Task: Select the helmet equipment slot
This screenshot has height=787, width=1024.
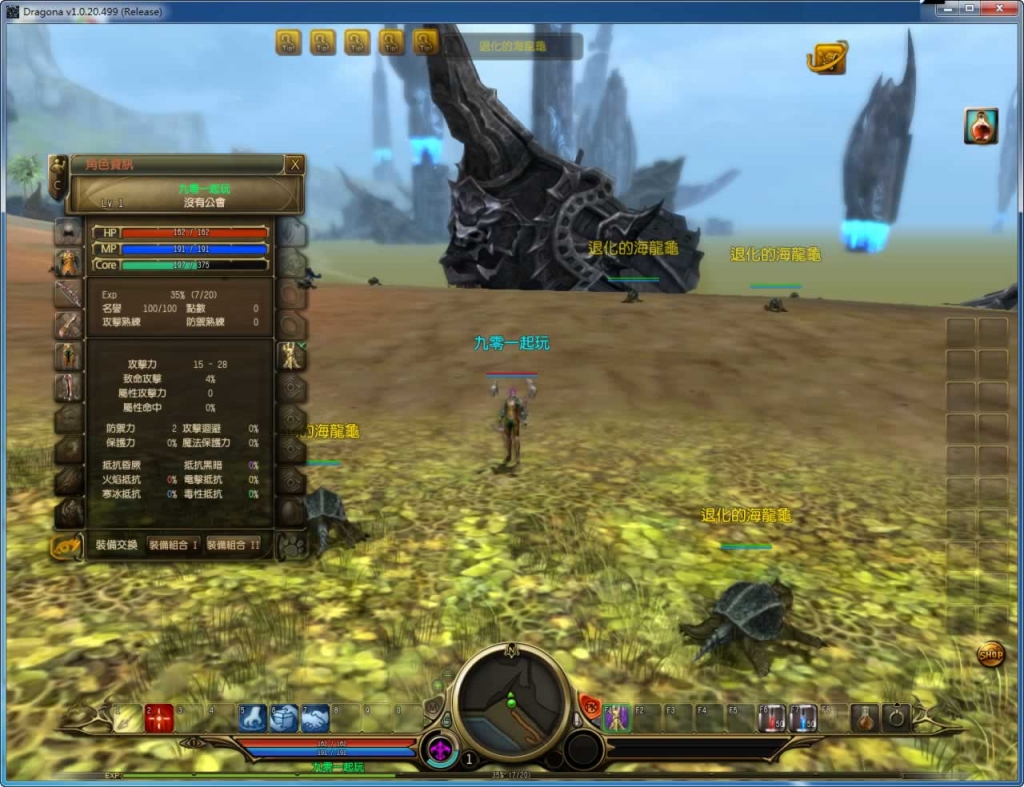Action: (x=68, y=232)
